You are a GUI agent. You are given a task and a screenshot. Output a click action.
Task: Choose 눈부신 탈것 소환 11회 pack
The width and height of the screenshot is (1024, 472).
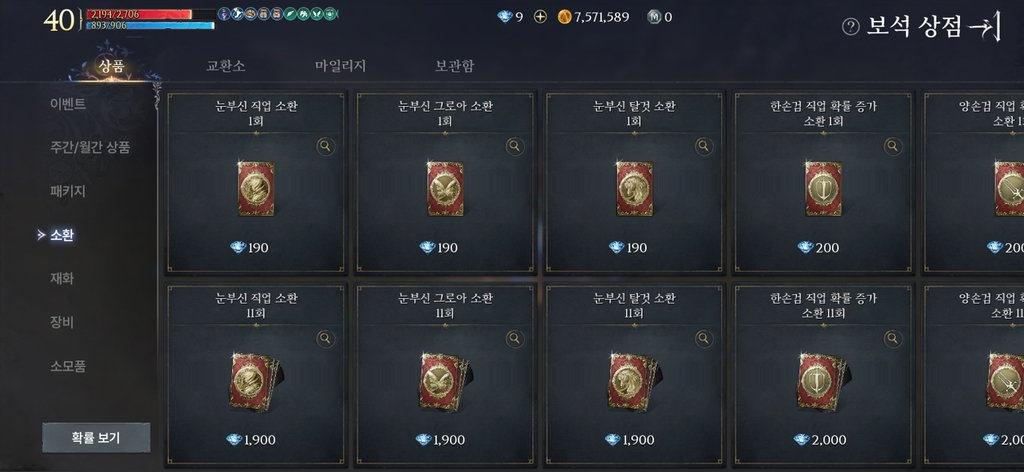click(x=634, y=380)
